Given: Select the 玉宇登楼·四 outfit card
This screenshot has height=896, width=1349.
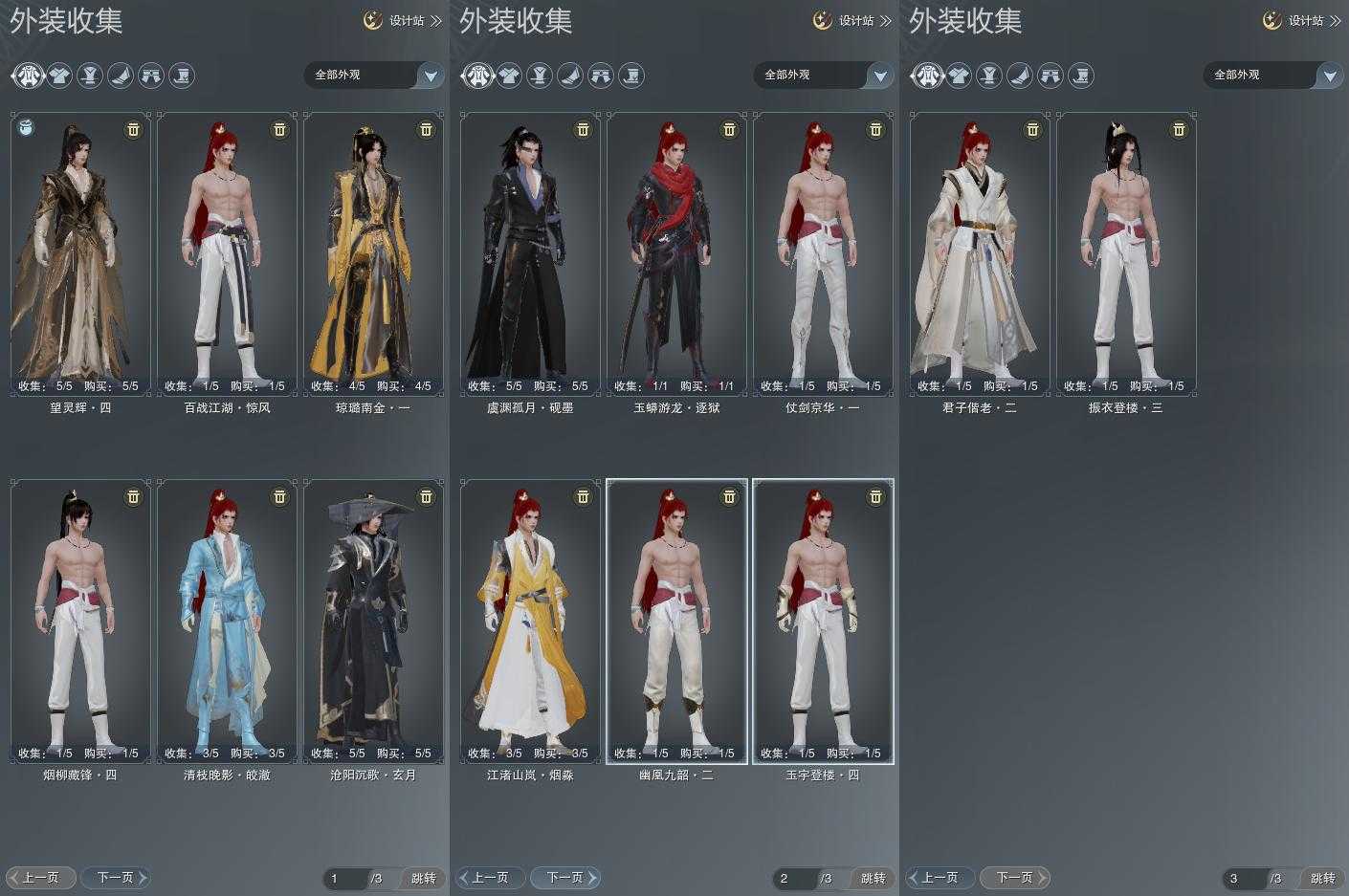Looking at the screenshot, I should [x=823, y=622].
